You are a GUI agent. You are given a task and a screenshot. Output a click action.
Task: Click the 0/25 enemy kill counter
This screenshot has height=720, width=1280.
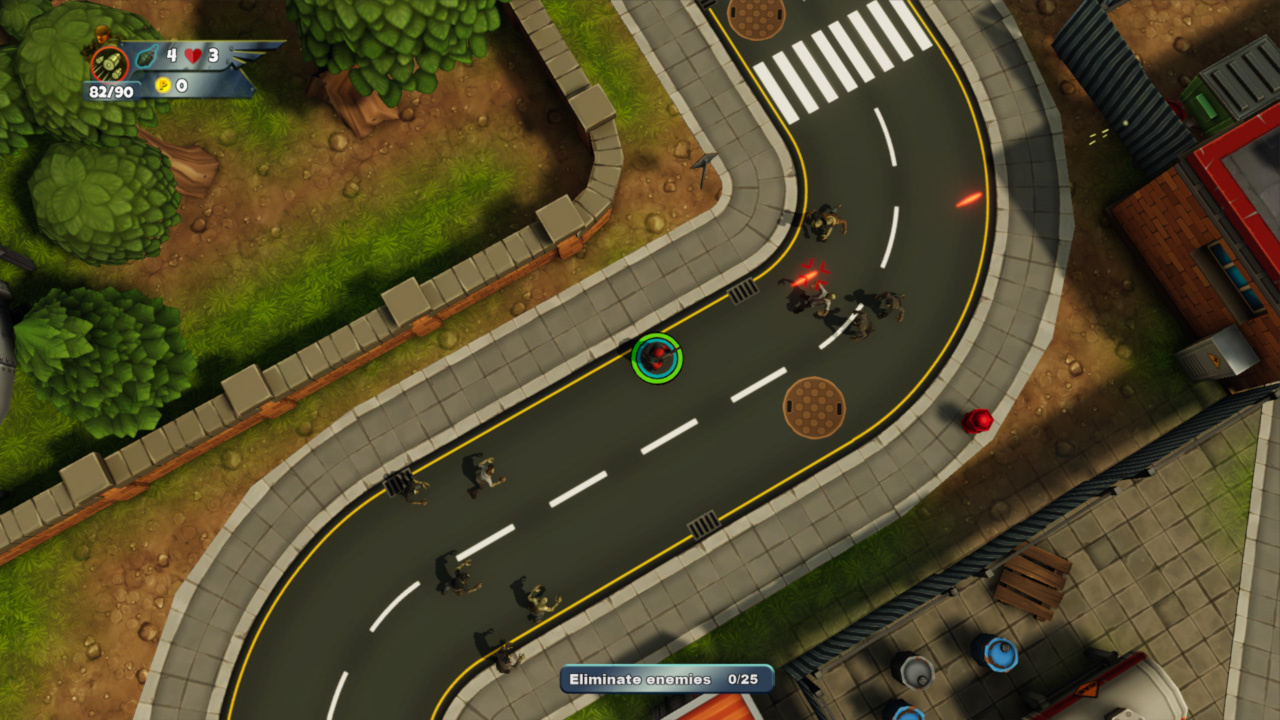click(x=745, y=678)
